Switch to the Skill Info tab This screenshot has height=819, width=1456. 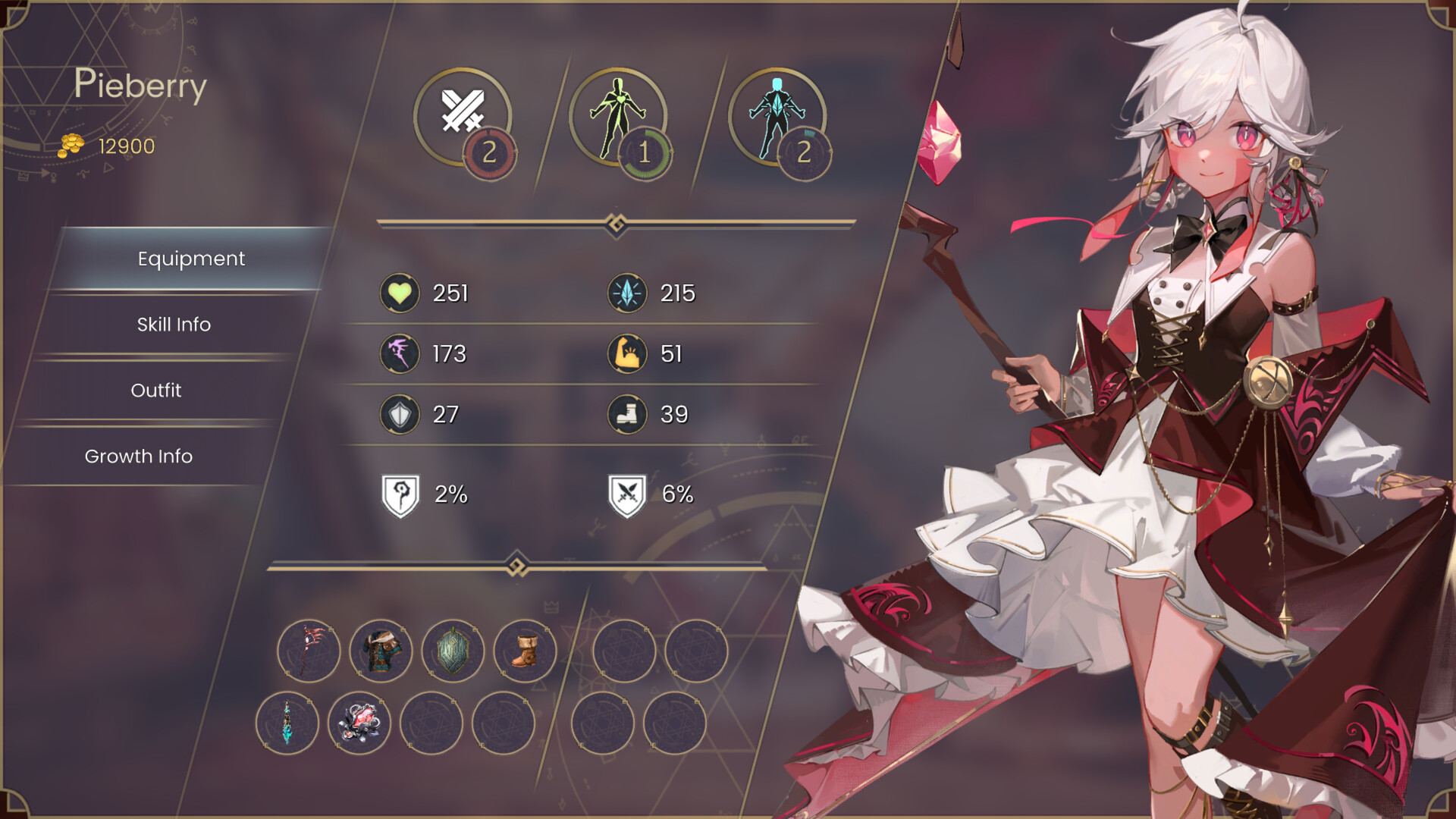[x=173, y=325]
